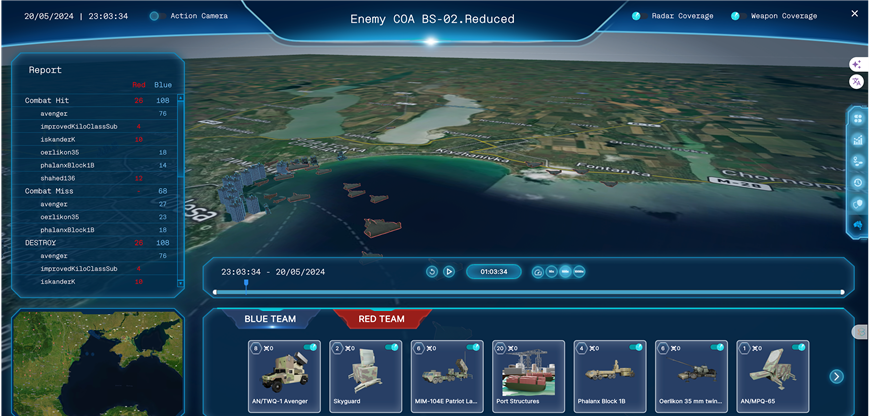Viewport: 870px width, 416px height.
Task: Play the simulation timeline
Action: pyautogui.click(x=449, y=271)
